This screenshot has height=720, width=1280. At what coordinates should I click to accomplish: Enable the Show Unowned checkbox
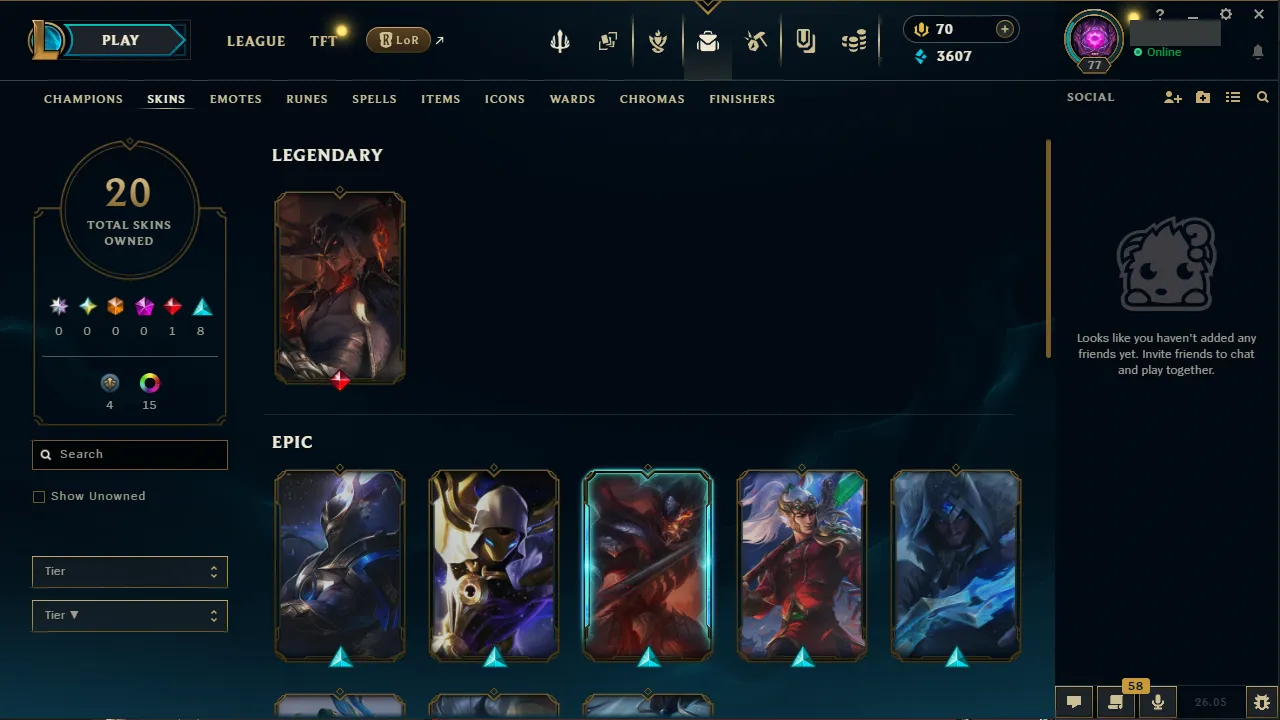coord(39,496)
